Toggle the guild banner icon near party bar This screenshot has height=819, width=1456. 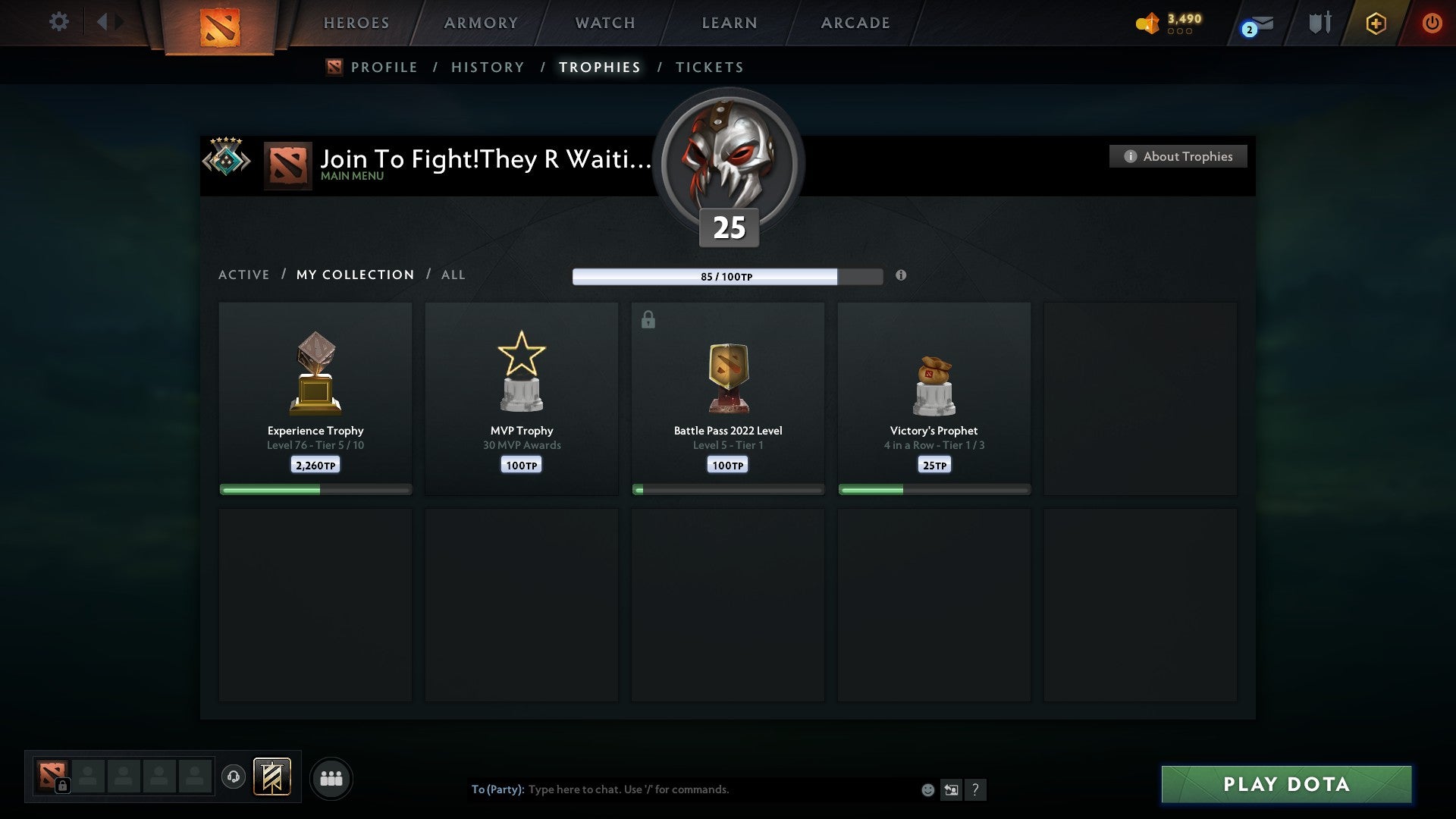tap(271, 778)
